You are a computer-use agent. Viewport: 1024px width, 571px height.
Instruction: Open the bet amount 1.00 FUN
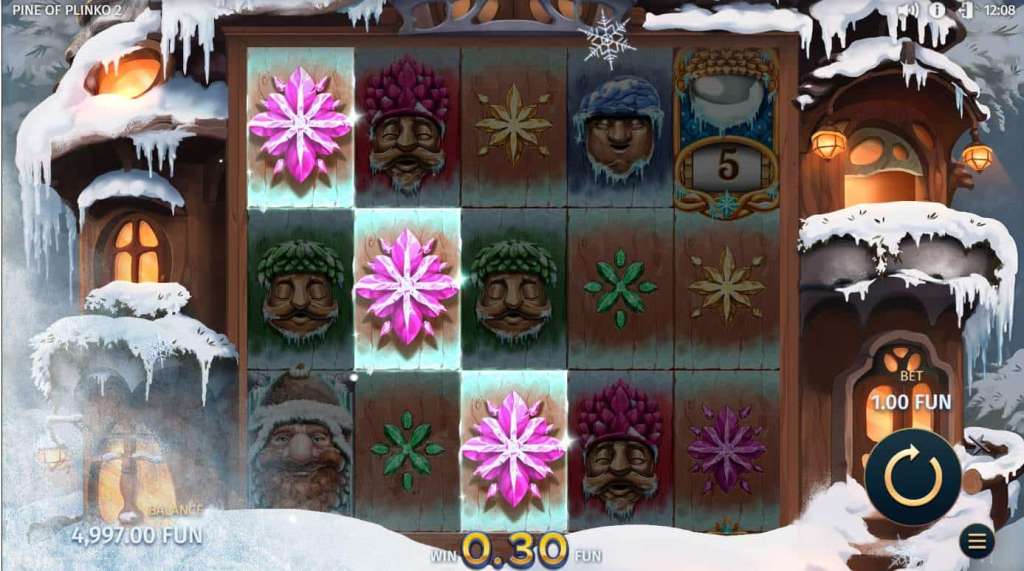910,402
